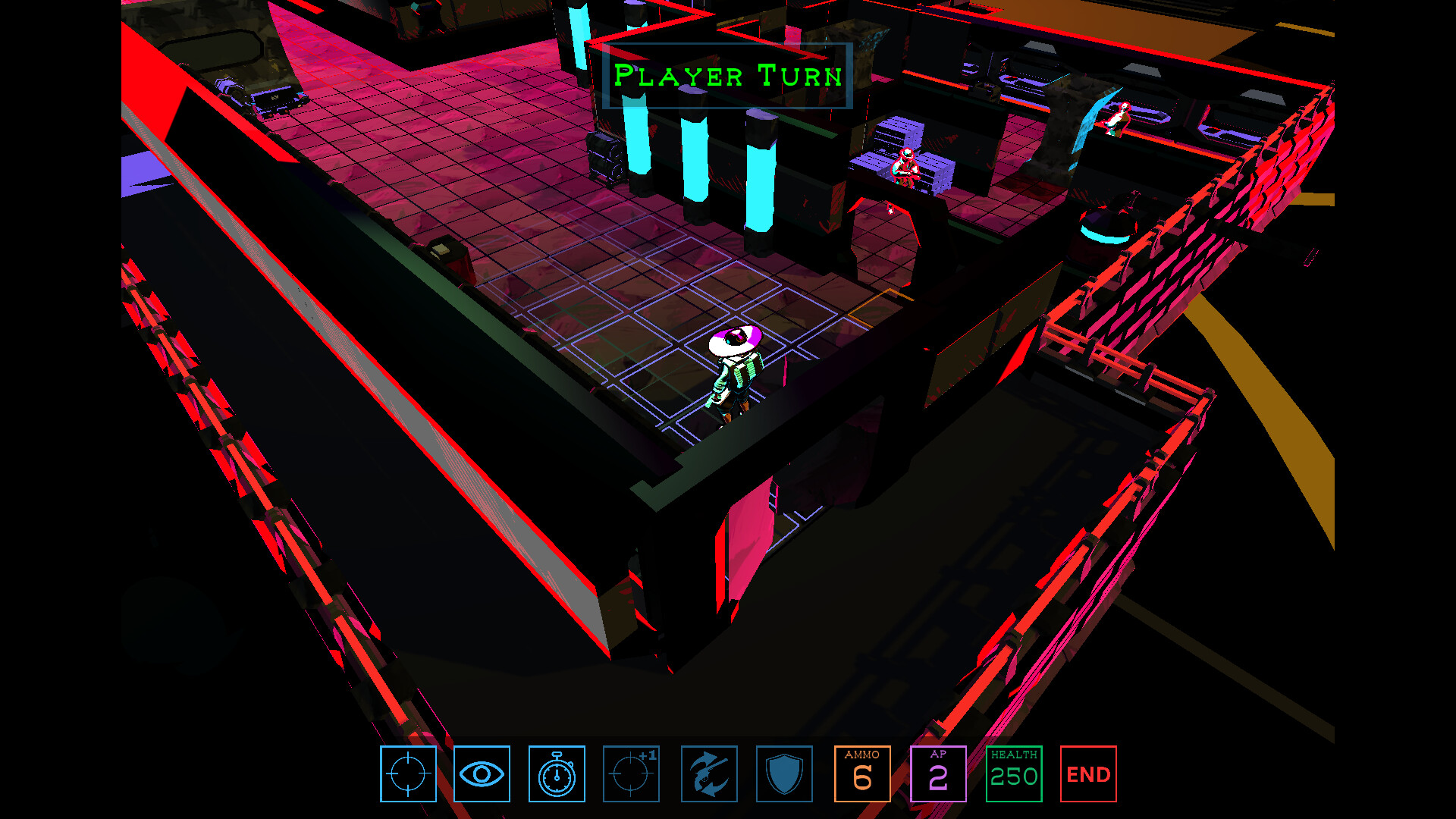This screenshot has height=819, width=1456.
Task: Click the crate beside the pillars
Action: (603, 159)
